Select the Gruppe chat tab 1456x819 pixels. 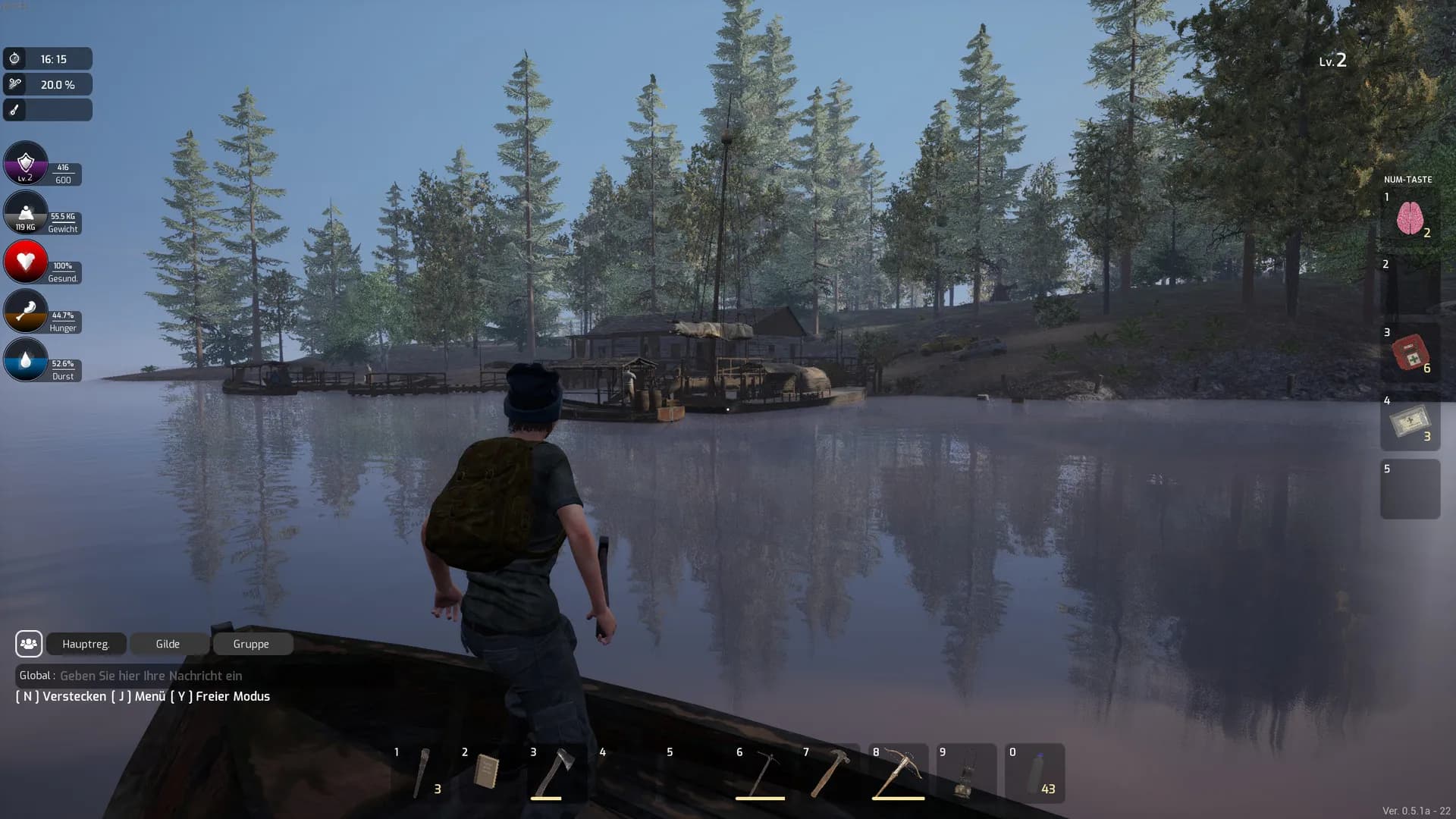tap(251, 644)
